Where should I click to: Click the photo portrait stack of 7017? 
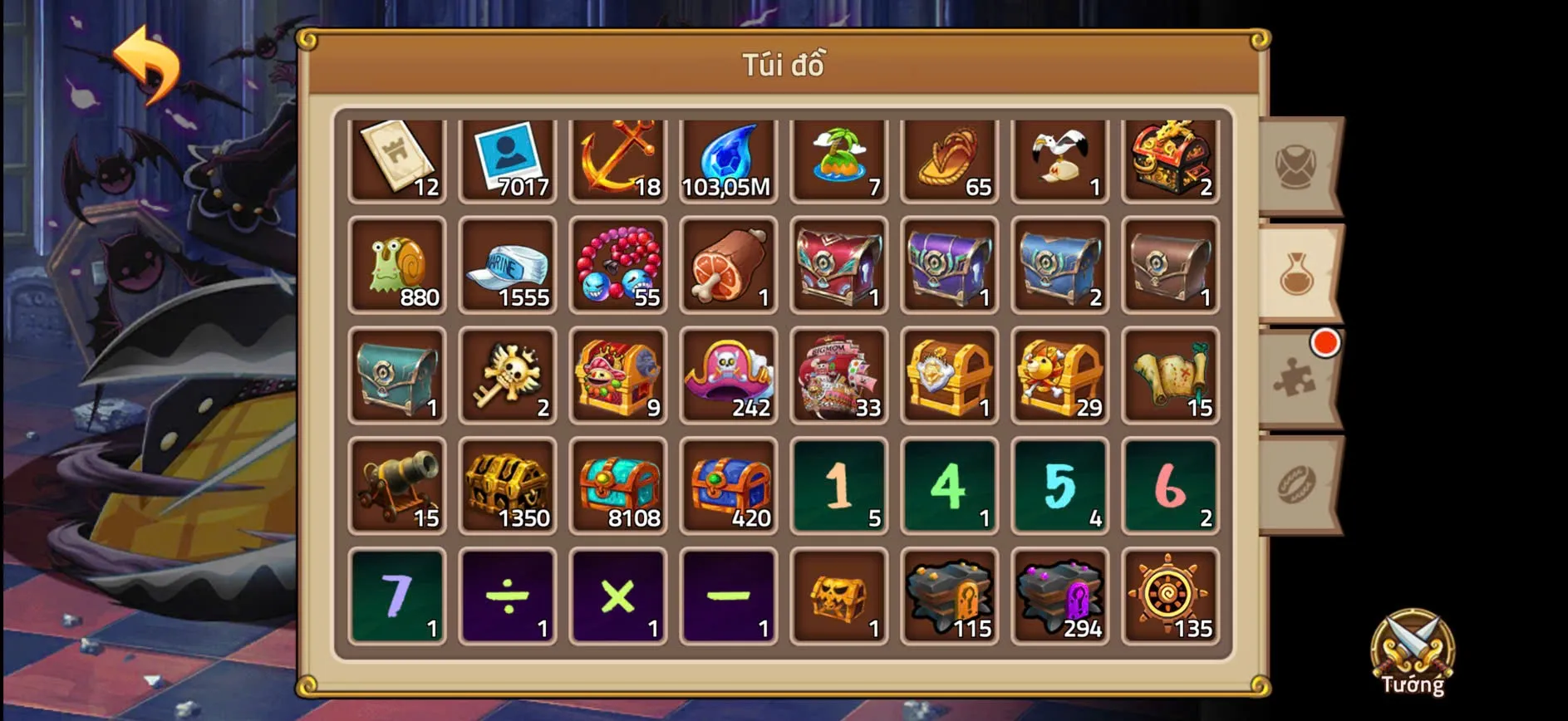tap(508, 158)
